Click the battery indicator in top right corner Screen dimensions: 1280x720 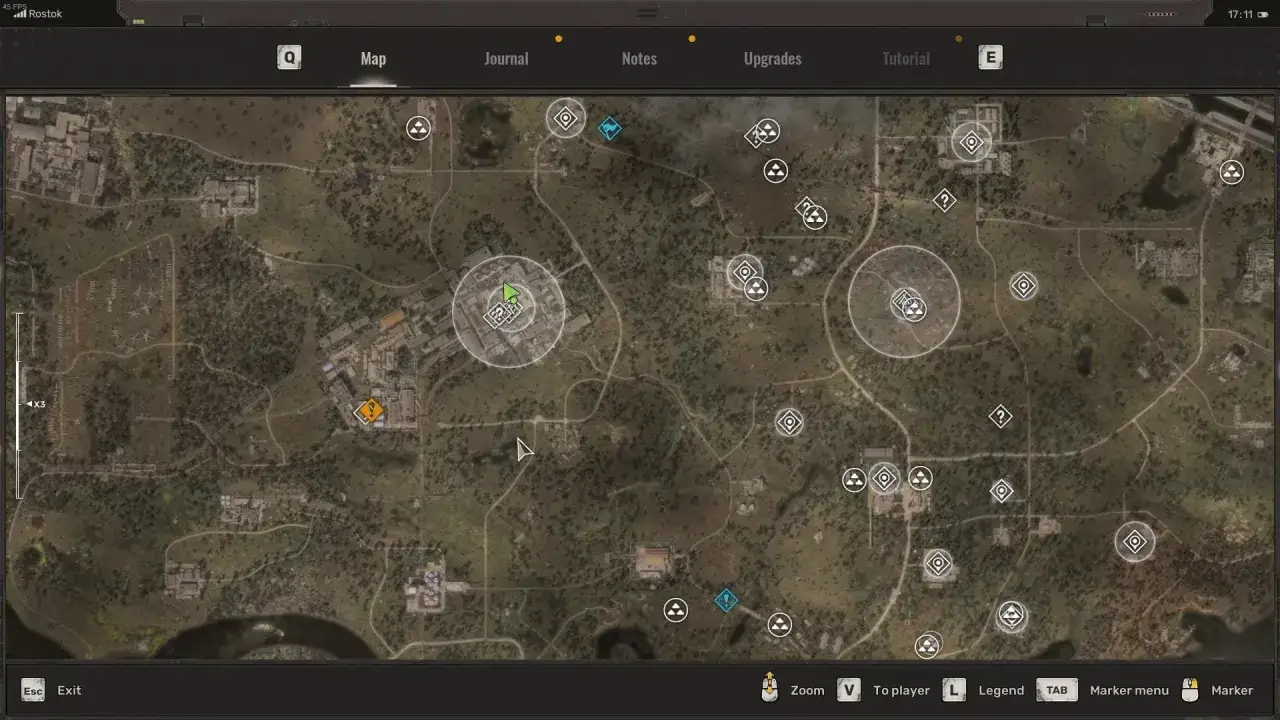[x=1262, y=14]
